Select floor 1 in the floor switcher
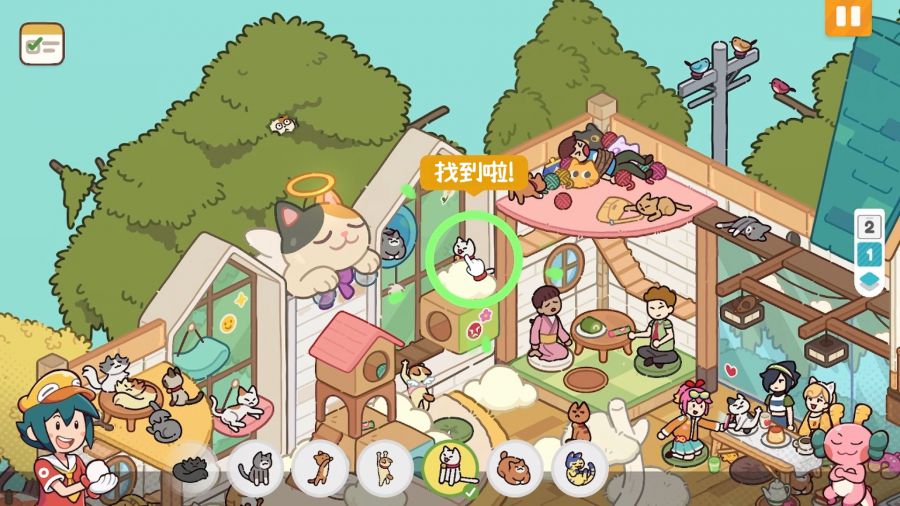The width and height of the screenshot is (900, 506). (868, 254)
